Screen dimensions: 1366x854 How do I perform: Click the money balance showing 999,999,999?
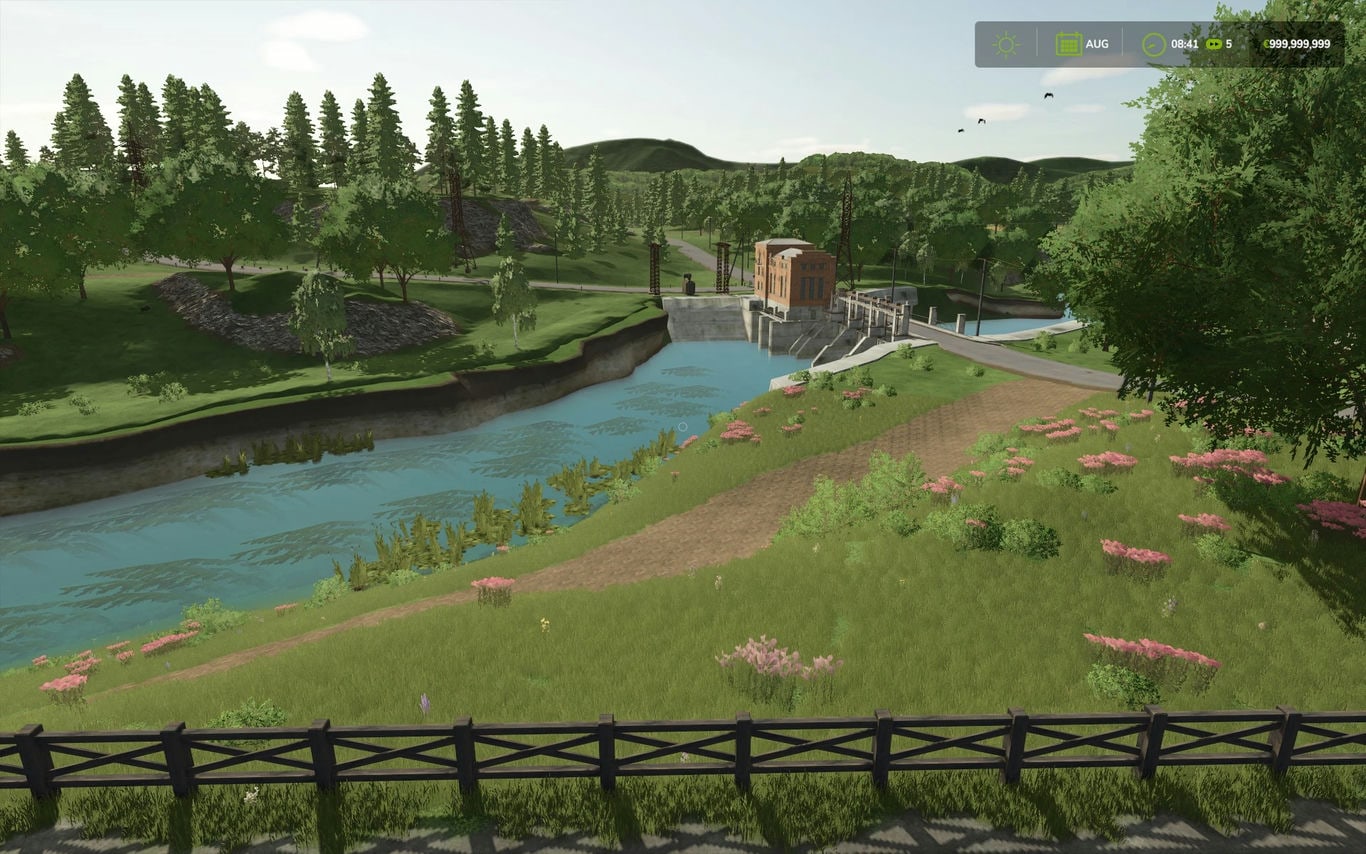[1300, 45]
